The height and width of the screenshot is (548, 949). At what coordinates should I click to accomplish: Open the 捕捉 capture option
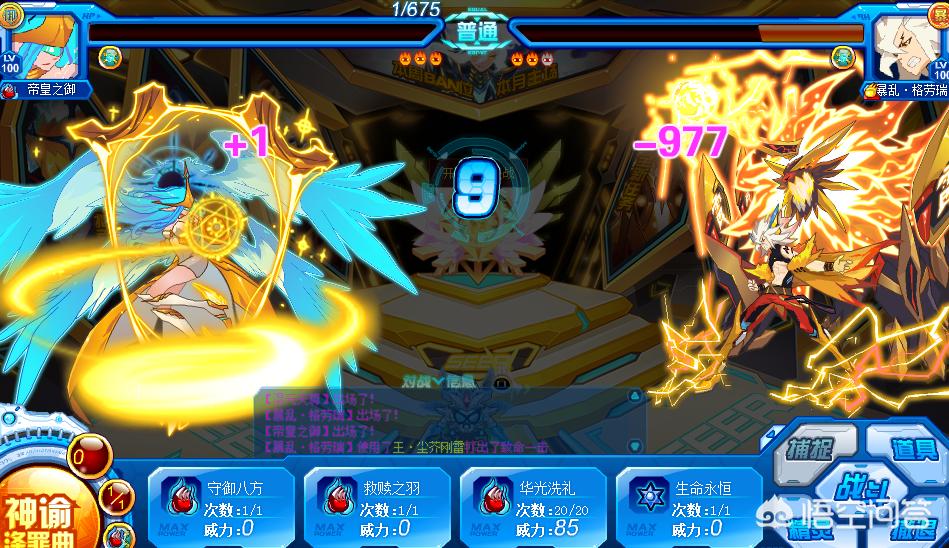pos(808,447)
